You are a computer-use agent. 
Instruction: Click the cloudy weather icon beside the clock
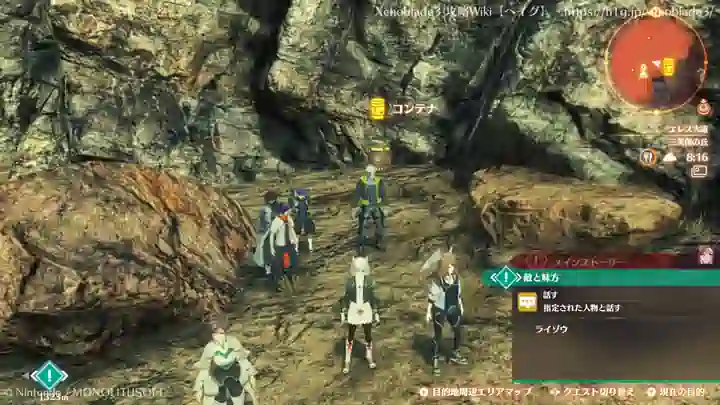pyautogui.click(x=669, y=156)
